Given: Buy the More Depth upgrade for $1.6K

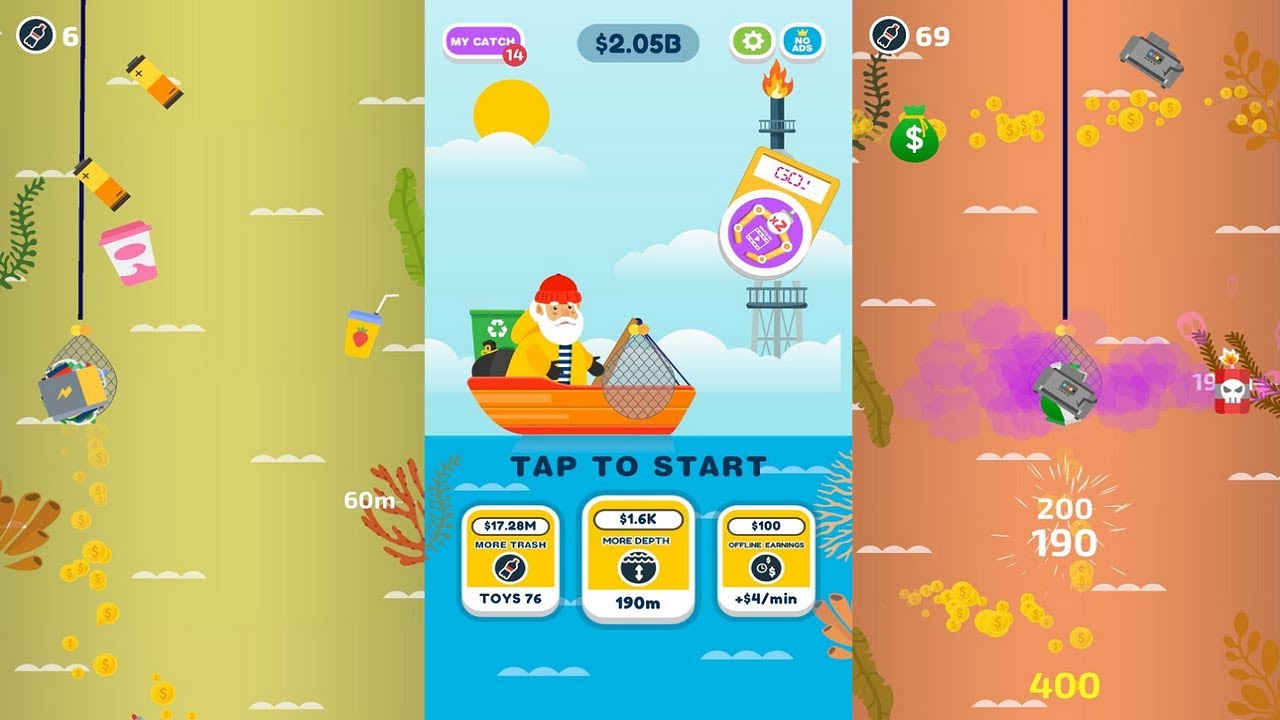Looking at the screenshot, I should click(x=637, y=560).
